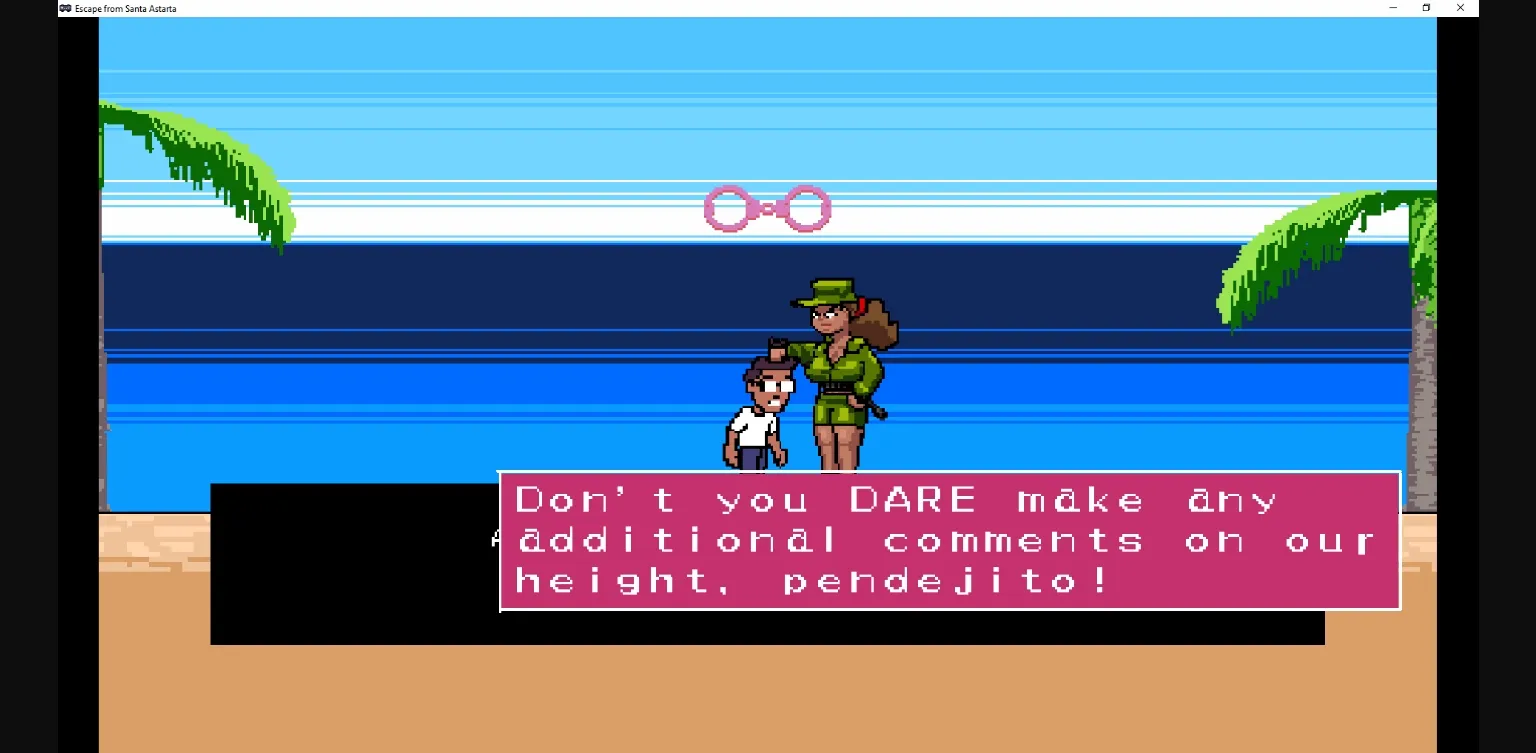1536x753 pixels.
Task: Minimize the game window
Action: tap(1392, 8)
